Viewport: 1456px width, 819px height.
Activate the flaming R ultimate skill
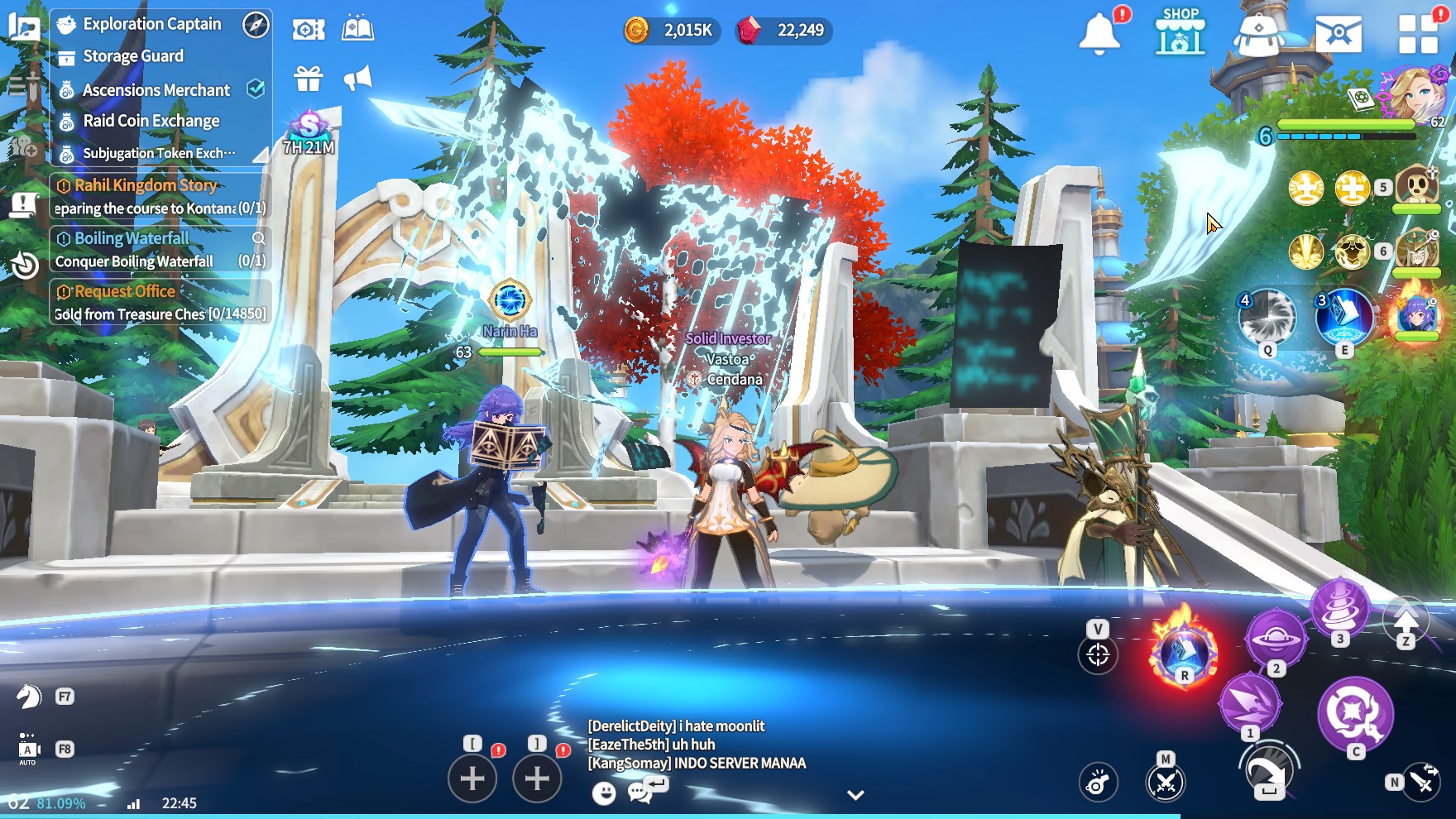[1184, 652]
